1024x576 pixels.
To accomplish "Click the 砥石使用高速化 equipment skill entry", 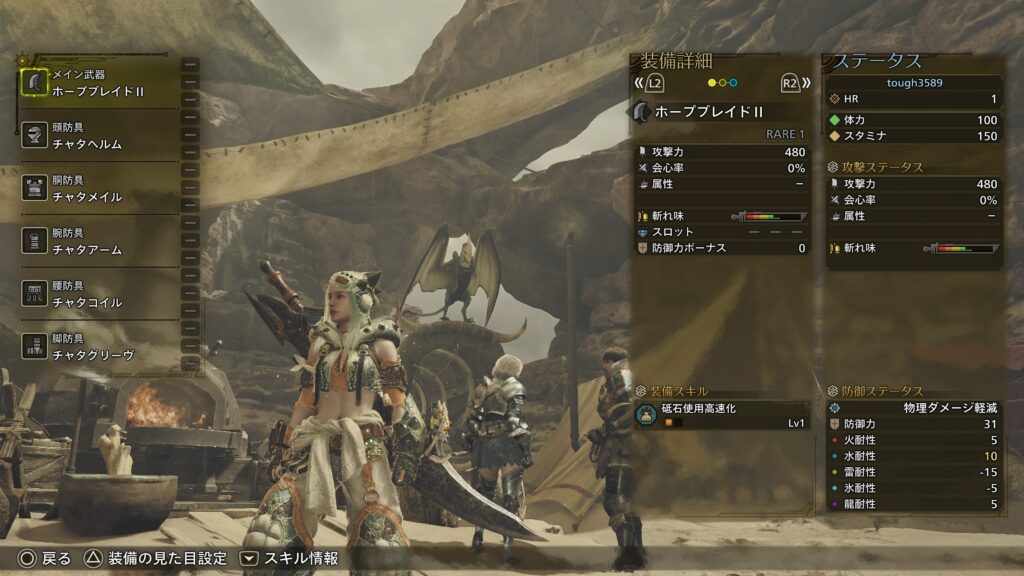I will pos(720,415).
